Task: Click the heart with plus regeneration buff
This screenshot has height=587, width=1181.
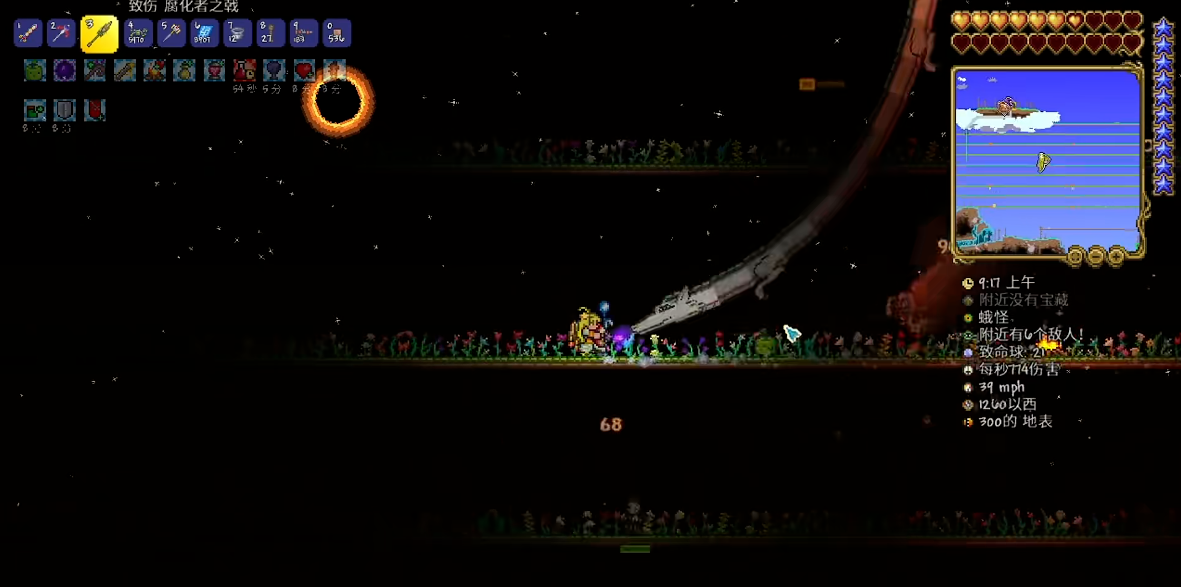Action: click(304, 70)
